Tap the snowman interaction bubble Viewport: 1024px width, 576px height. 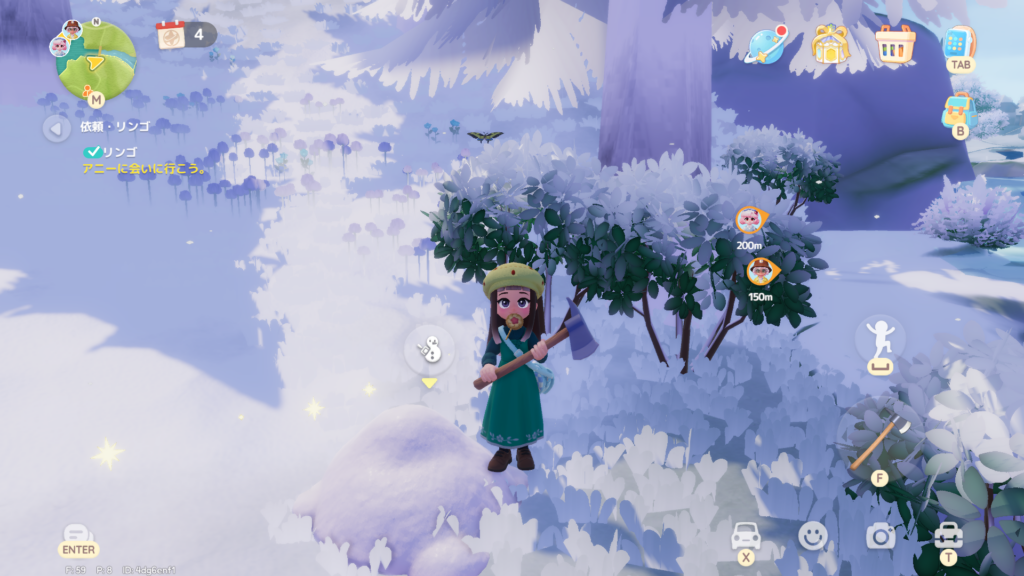tap(429, 349)
